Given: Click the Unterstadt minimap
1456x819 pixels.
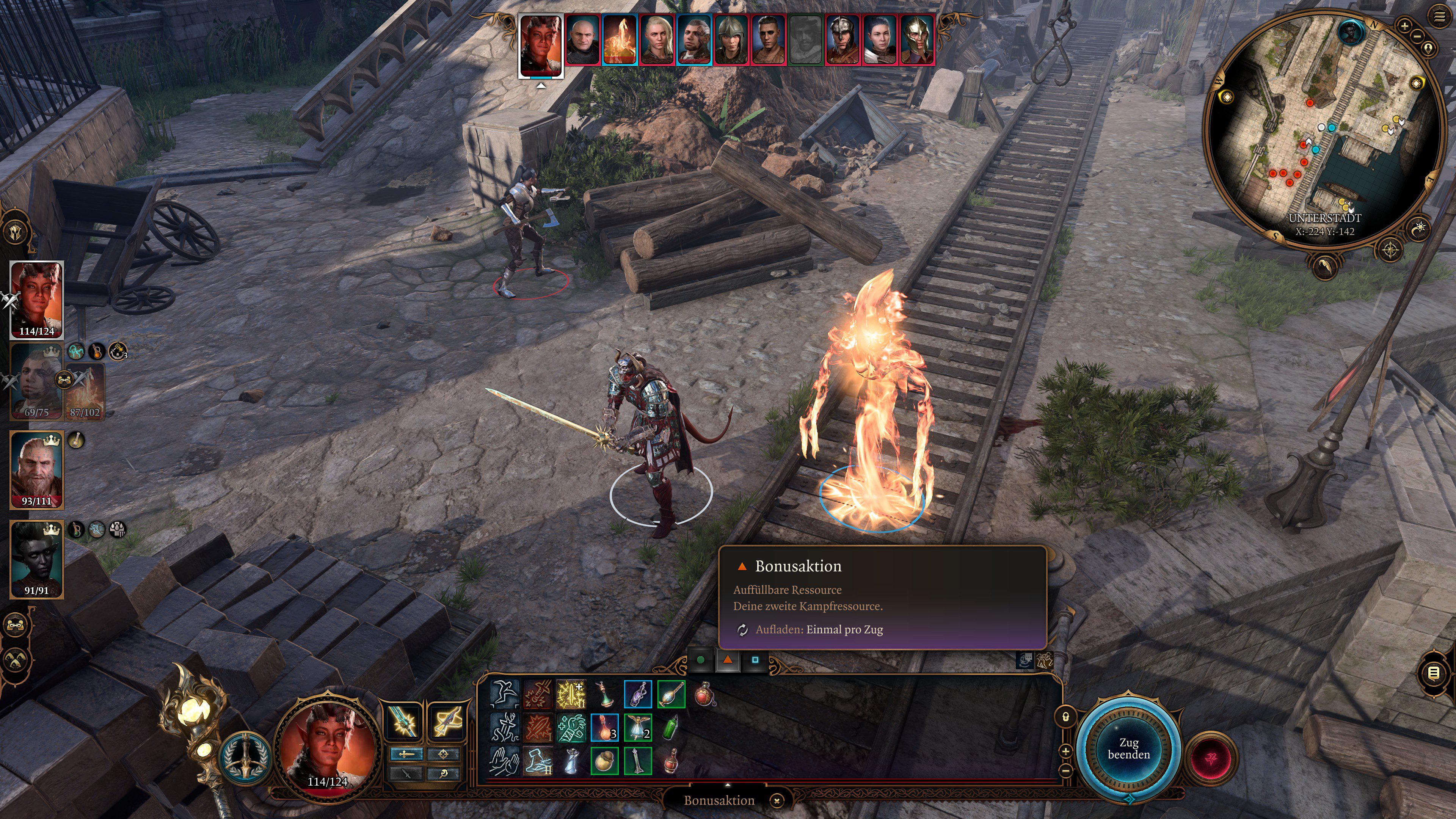Looking at the screenshot, I should pyautogui.click(x=1323, y=130).
